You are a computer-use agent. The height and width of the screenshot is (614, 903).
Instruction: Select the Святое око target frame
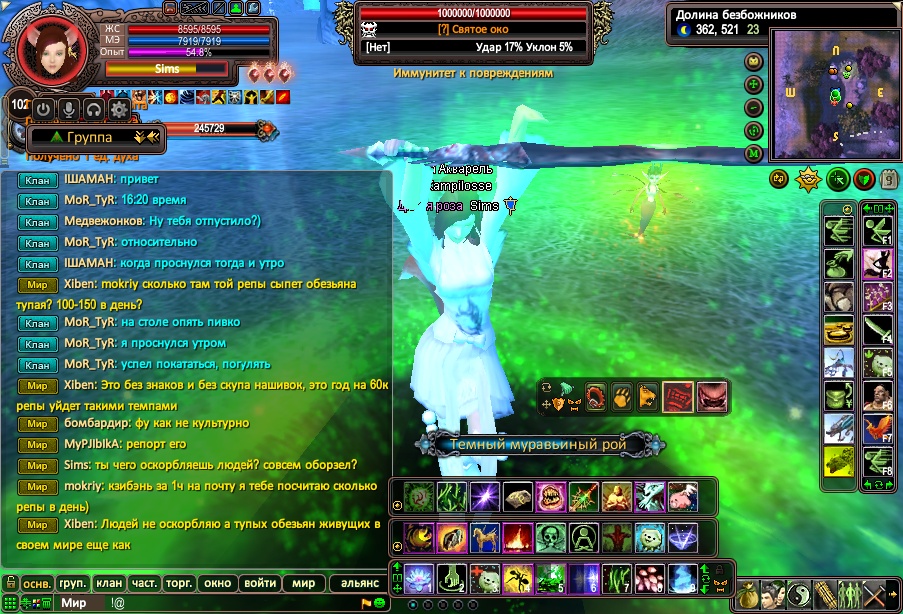(x=467, y=30)
